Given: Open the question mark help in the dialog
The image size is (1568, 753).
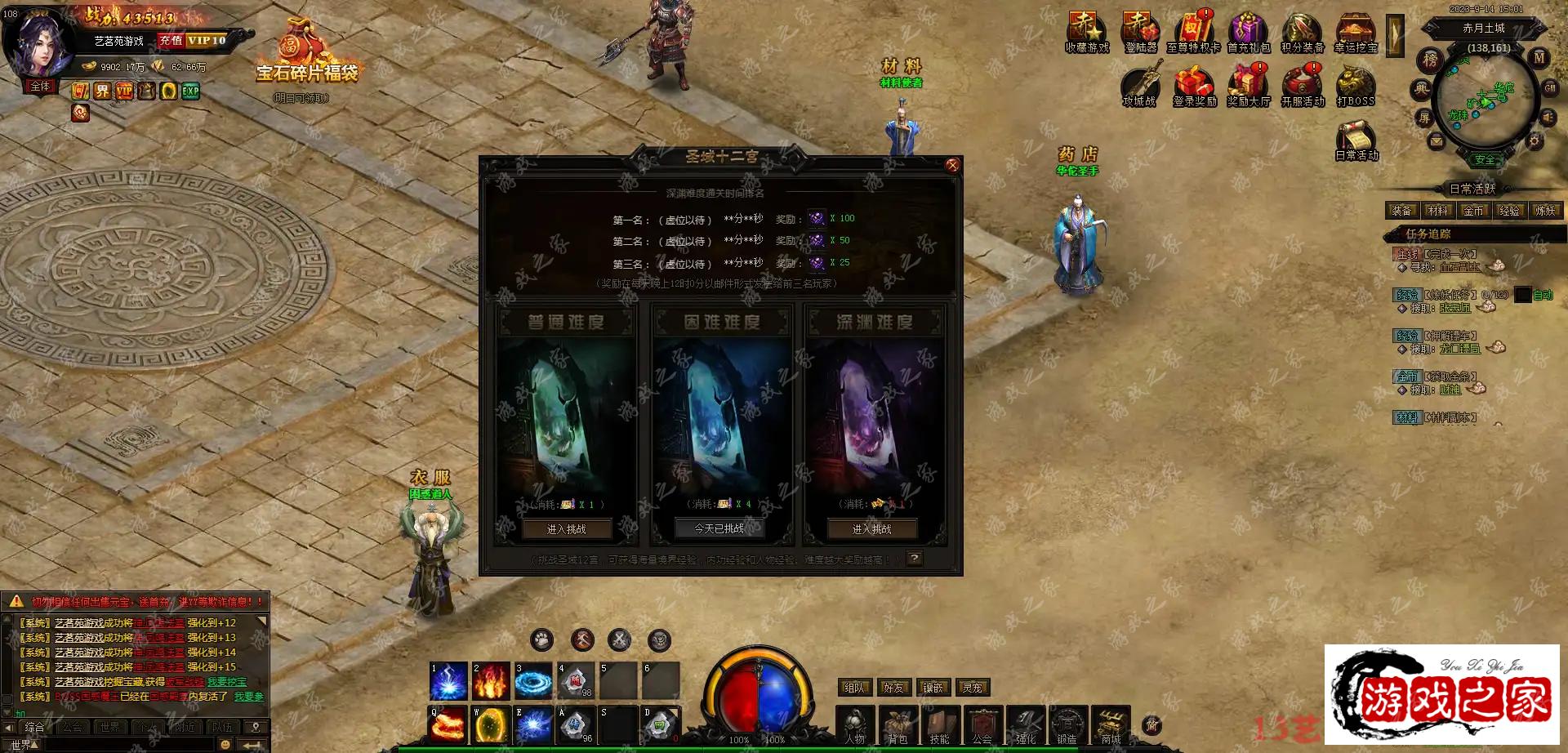Looking at the screenshot, I should pyautogui.click(x=915, y=559).
